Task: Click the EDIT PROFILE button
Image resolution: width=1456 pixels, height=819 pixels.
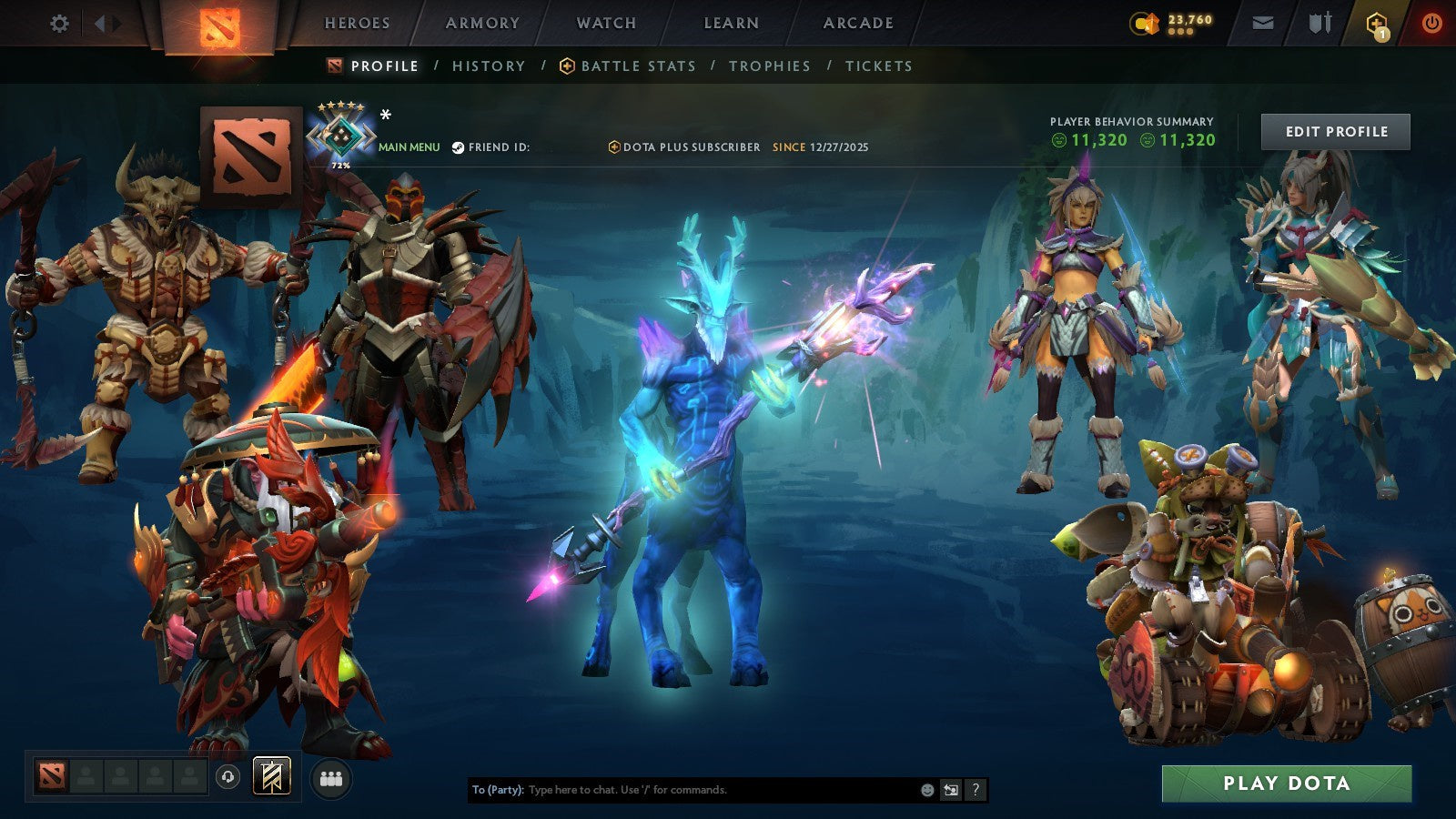Action: [x=1334, y=131]
